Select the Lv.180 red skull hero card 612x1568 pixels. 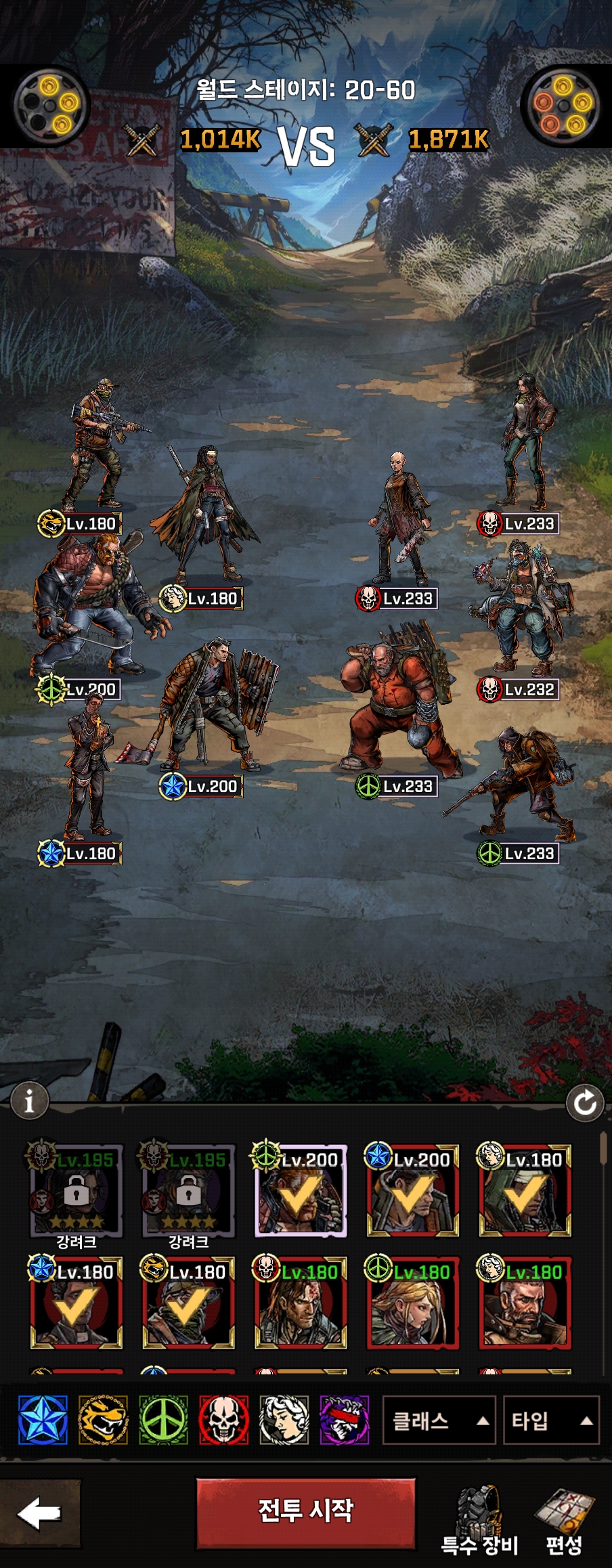[x=301, y=1303]
